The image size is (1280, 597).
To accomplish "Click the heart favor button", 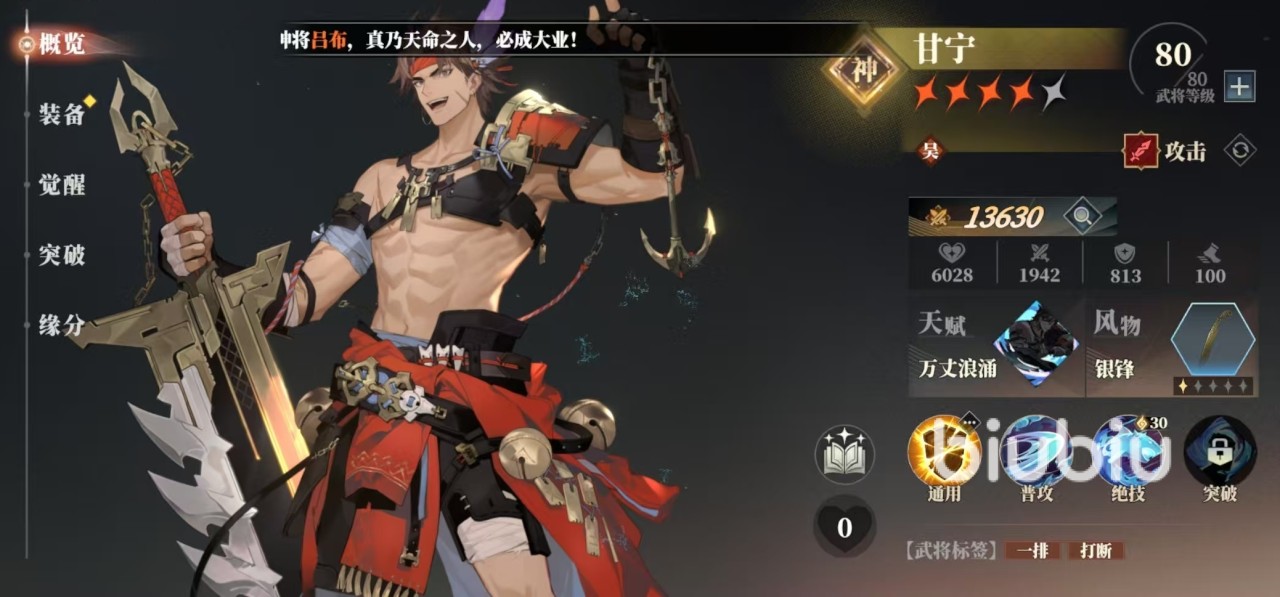I will point(844,526).
